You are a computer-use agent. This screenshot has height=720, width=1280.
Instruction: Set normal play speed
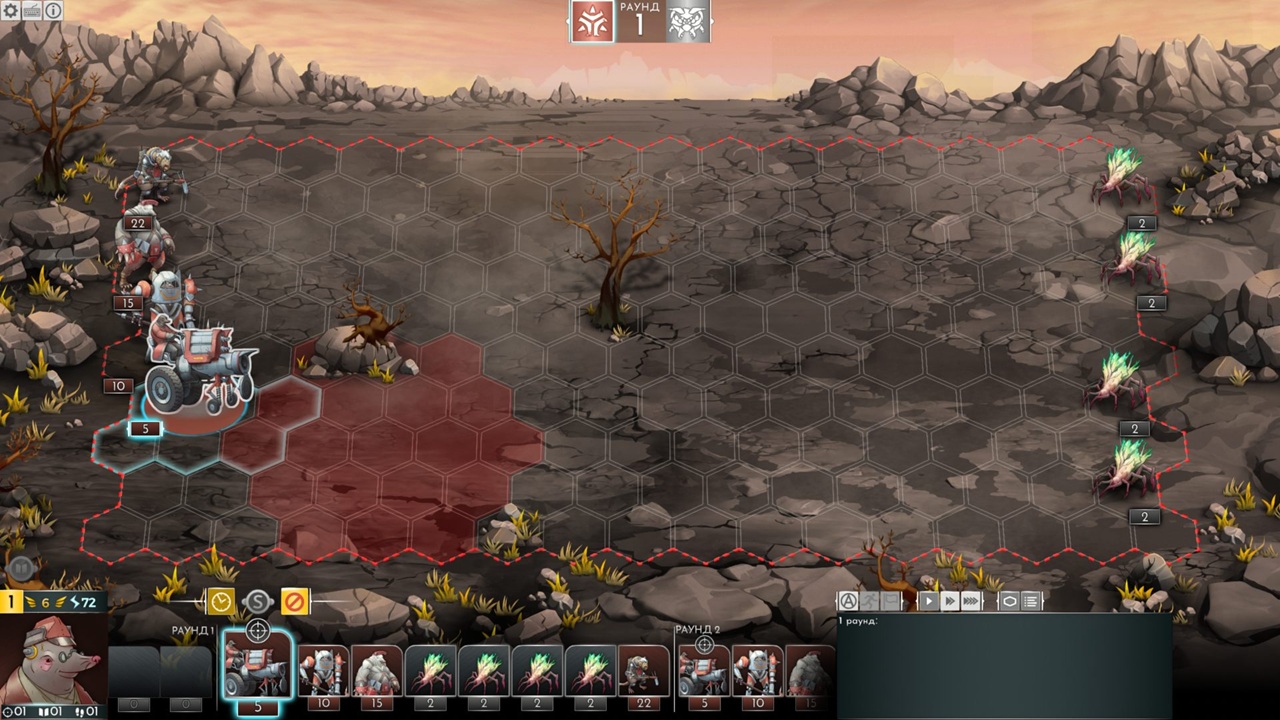tap(929, 601)
